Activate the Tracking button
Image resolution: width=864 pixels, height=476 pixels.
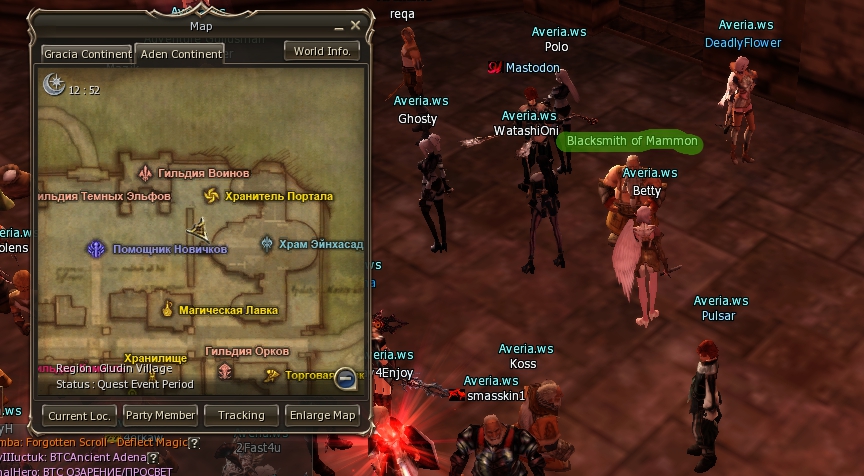click(x=241, y=415)
